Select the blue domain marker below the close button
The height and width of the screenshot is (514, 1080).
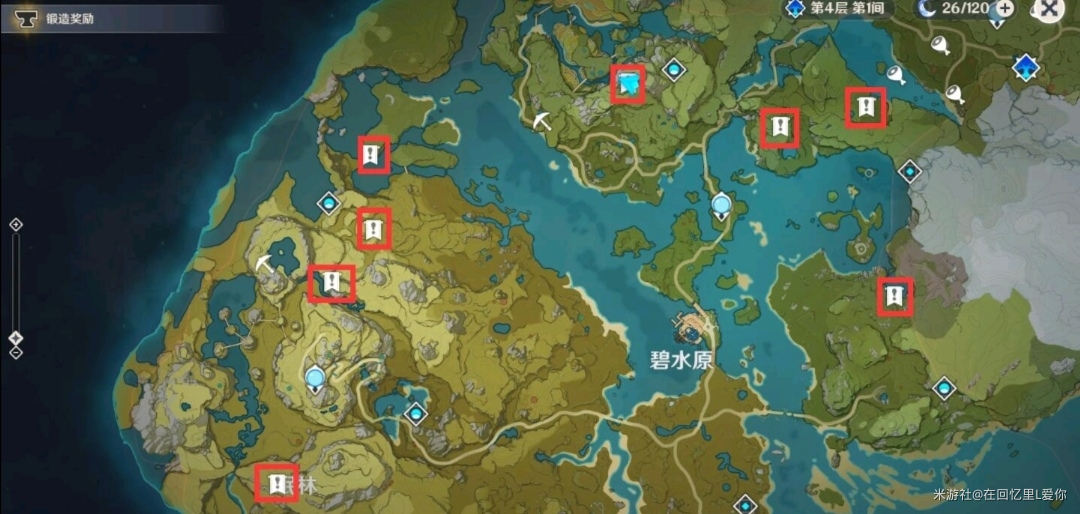[1025, 68]
